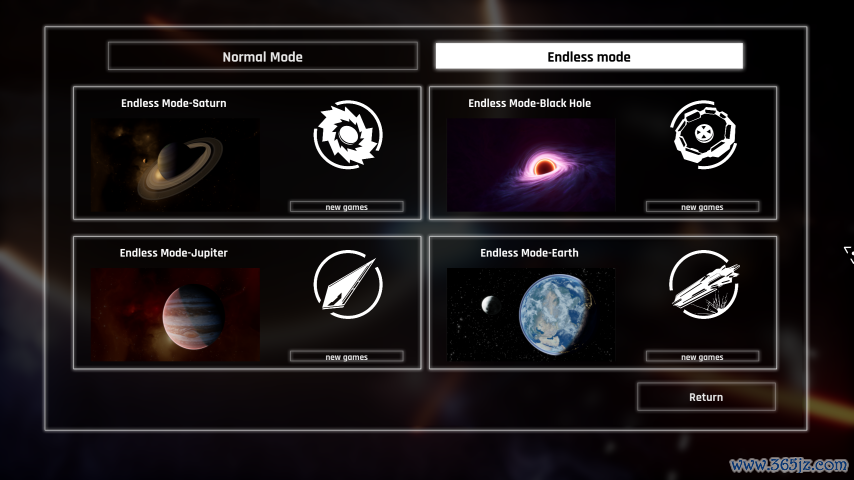
Task: Select the hexagonal station emblem for Black Hole
Action: 704,135
